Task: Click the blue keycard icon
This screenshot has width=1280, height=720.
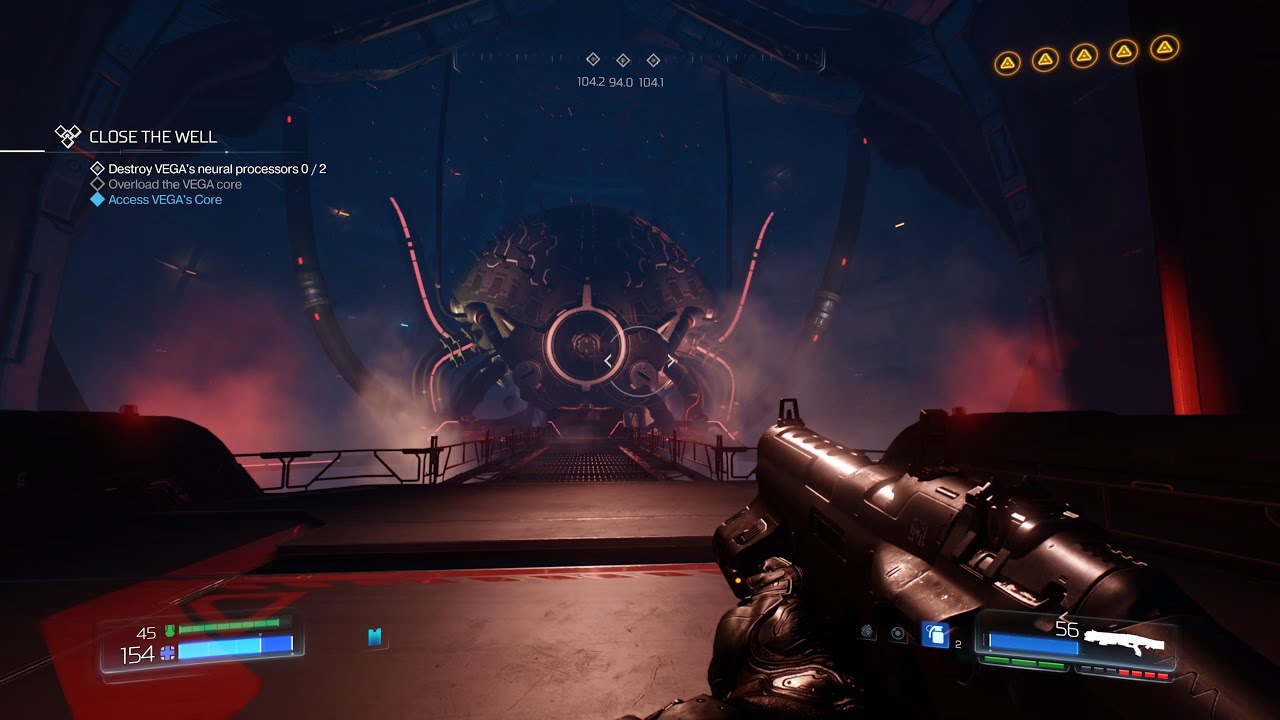Action: tap(375, 637)
